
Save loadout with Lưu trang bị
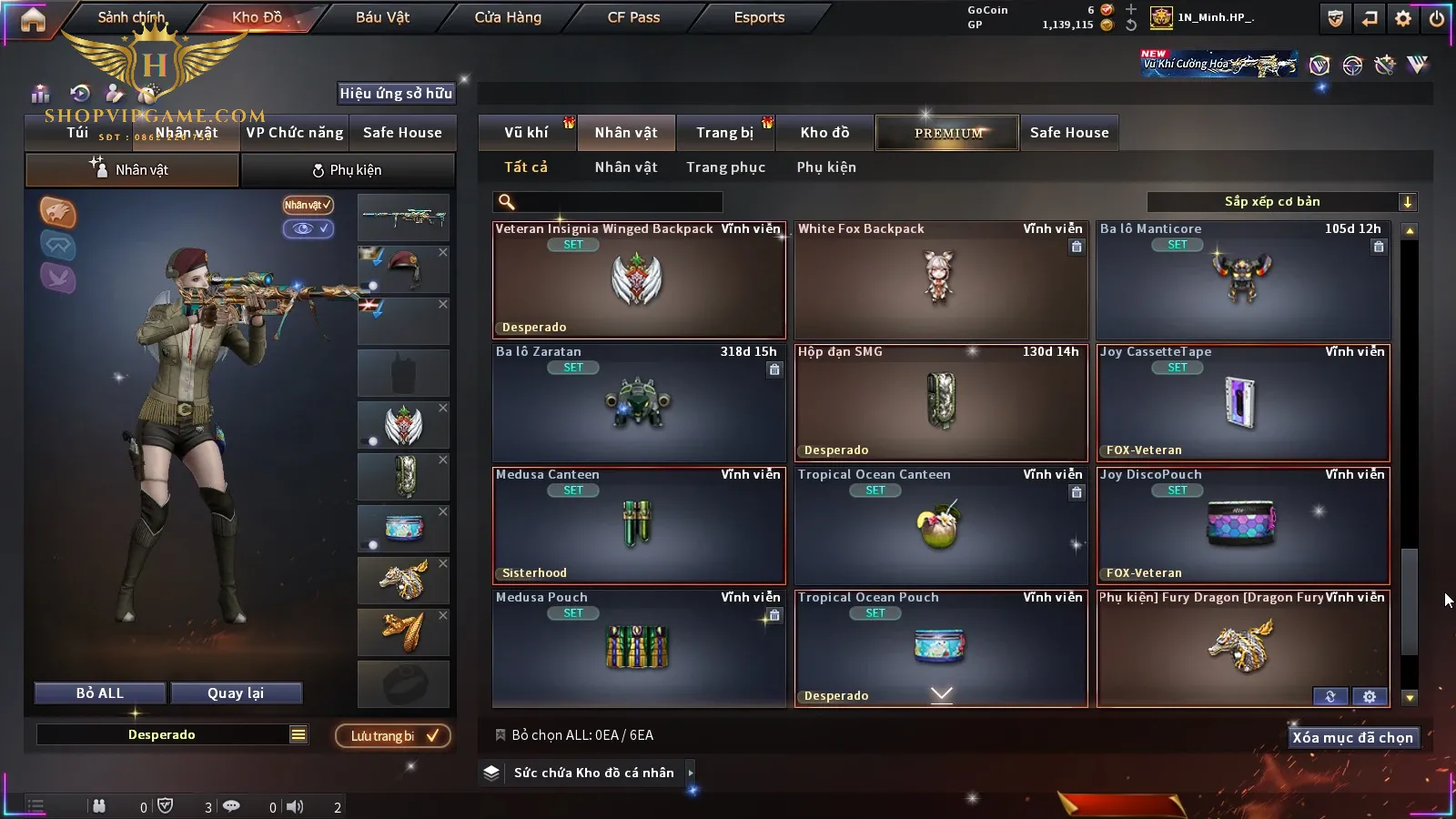(393, 736)
